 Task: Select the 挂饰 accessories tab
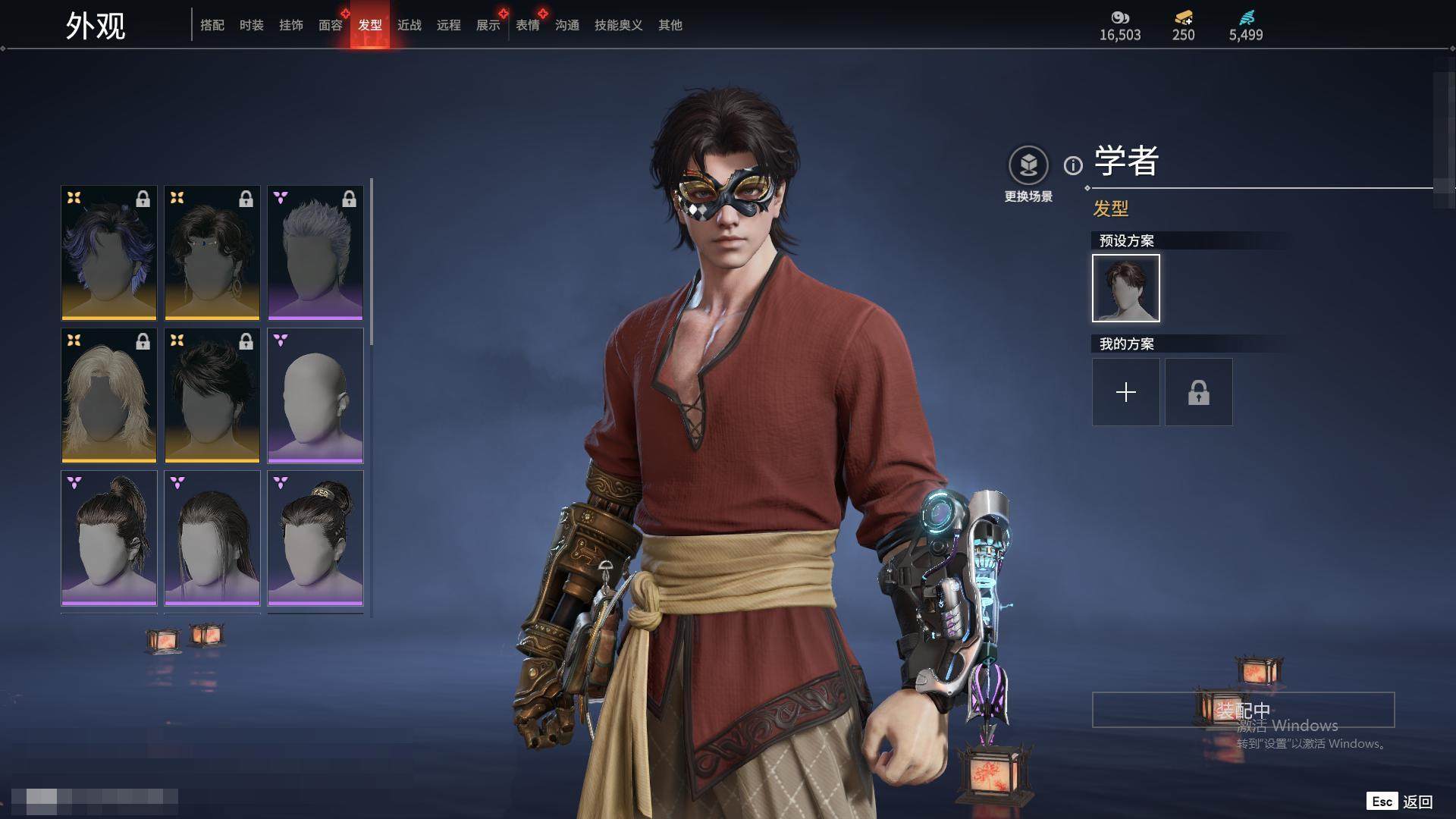[291, 25]
